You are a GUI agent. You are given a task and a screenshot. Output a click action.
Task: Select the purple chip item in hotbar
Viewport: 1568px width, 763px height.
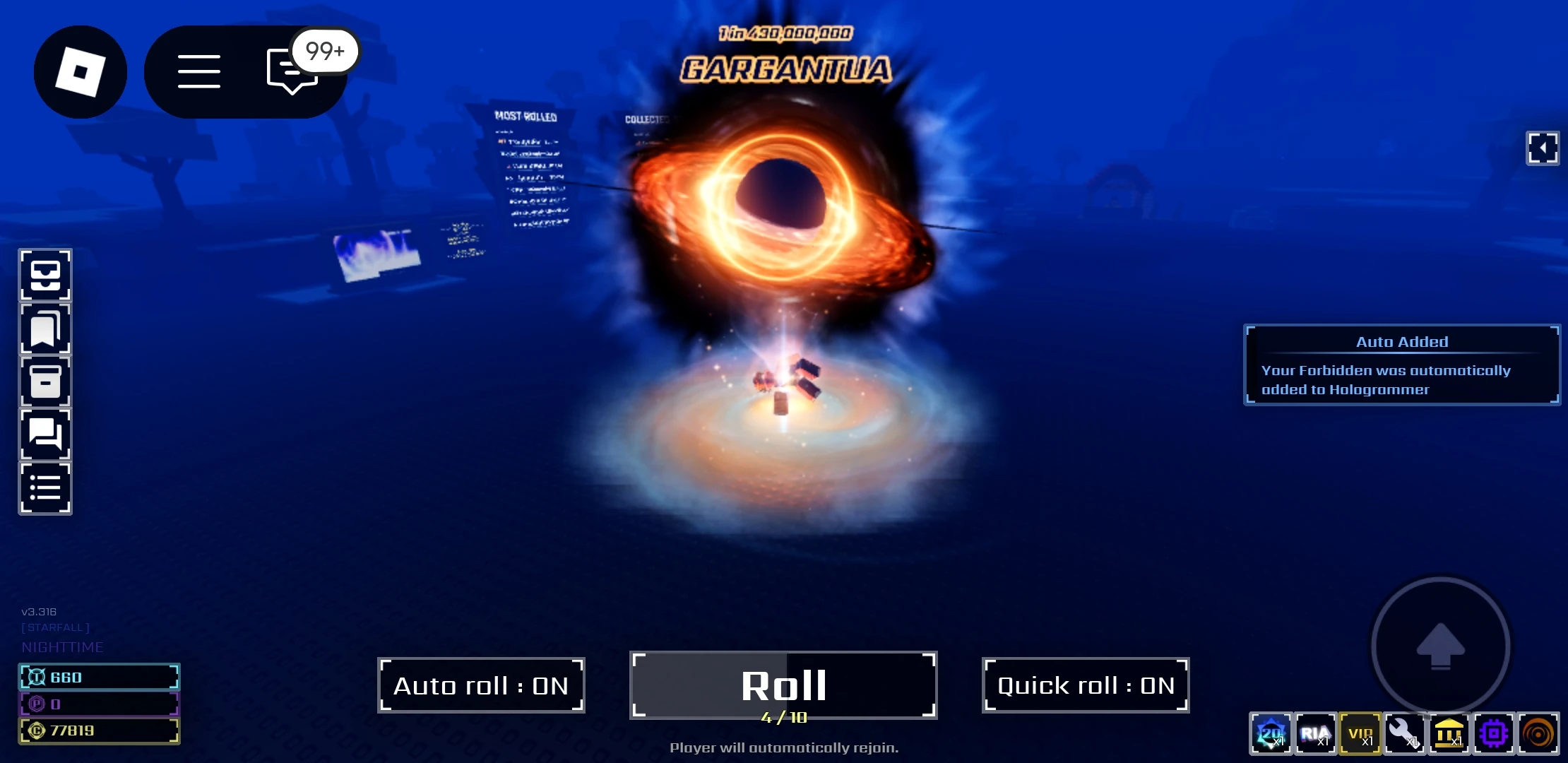pyautogui.click(x=1492, y=734)
